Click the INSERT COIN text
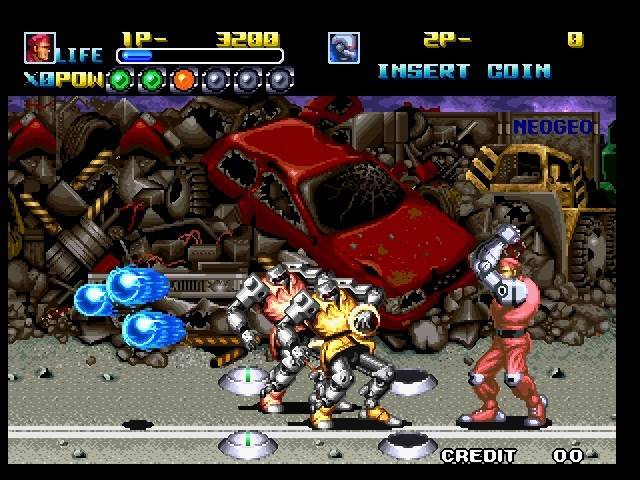The height and width of the screenshot is (480, 640). (463, 71)
